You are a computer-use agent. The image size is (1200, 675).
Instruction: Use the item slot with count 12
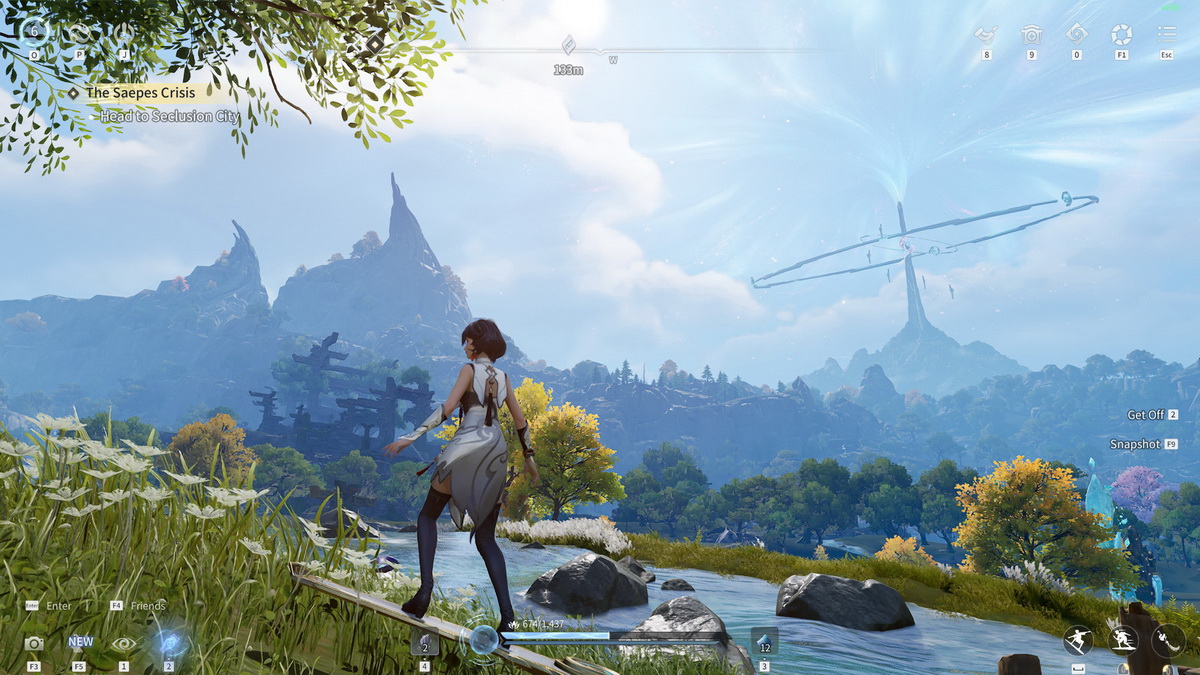coord(764,641)
